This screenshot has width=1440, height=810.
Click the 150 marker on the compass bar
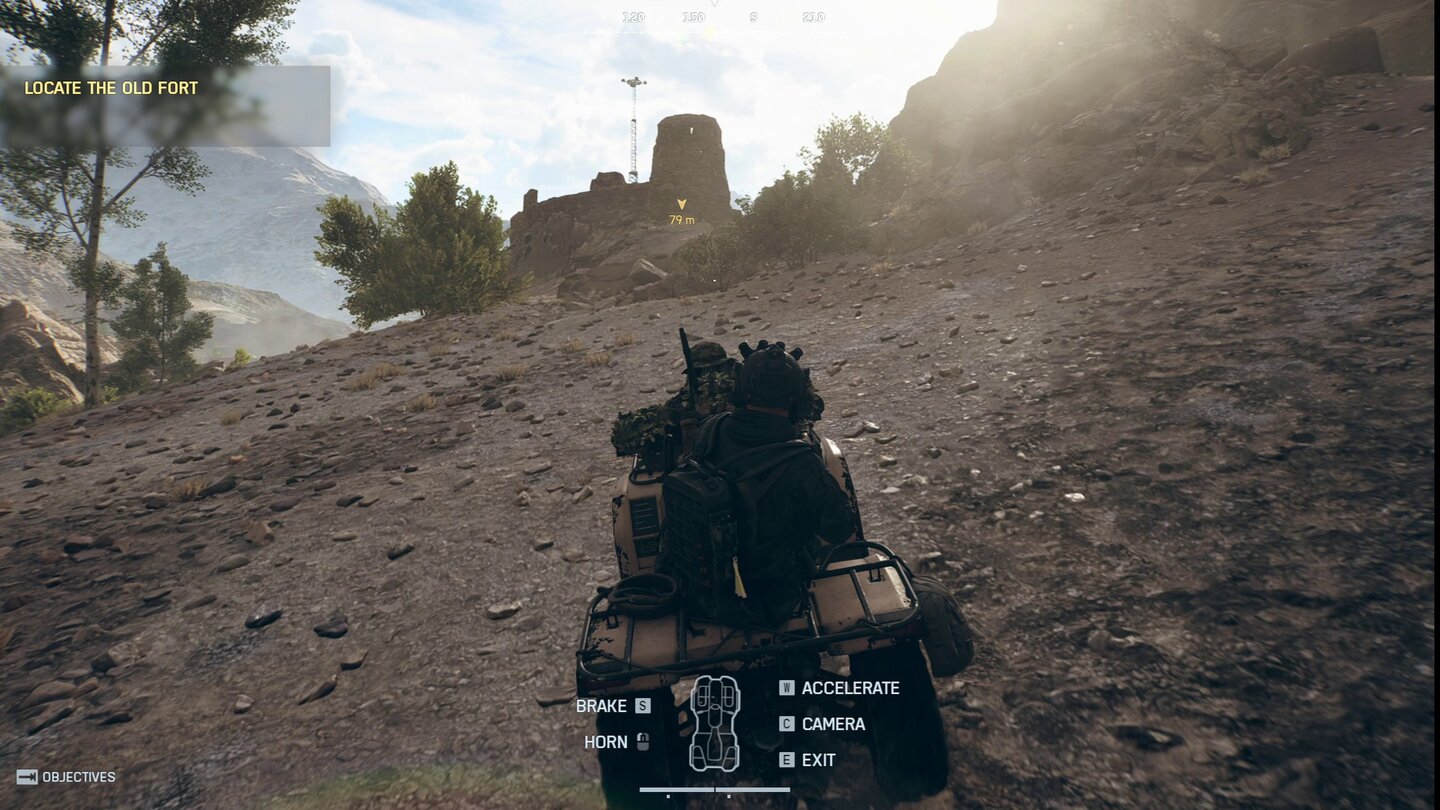coord(692,16)
